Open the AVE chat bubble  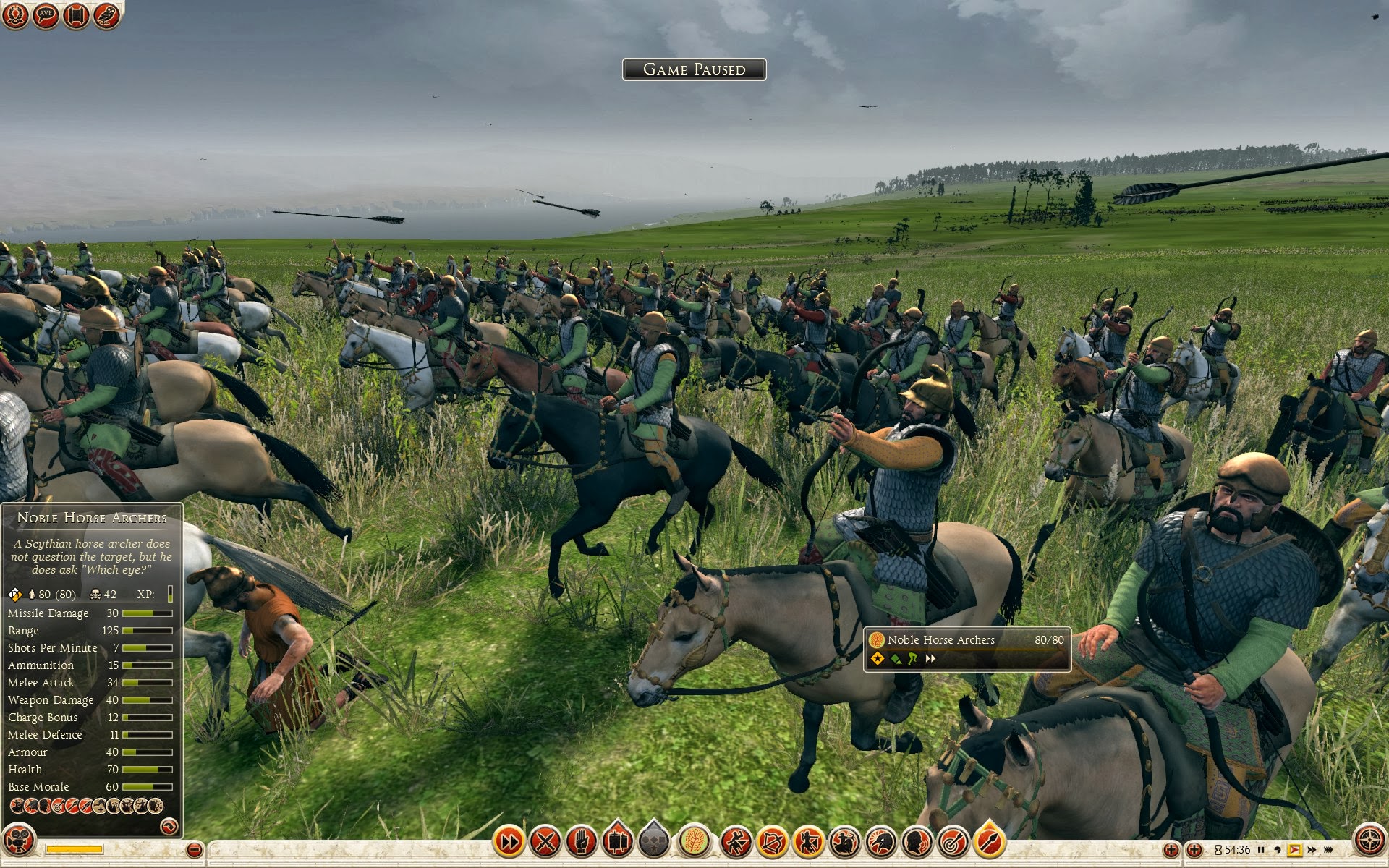(46, 15)
